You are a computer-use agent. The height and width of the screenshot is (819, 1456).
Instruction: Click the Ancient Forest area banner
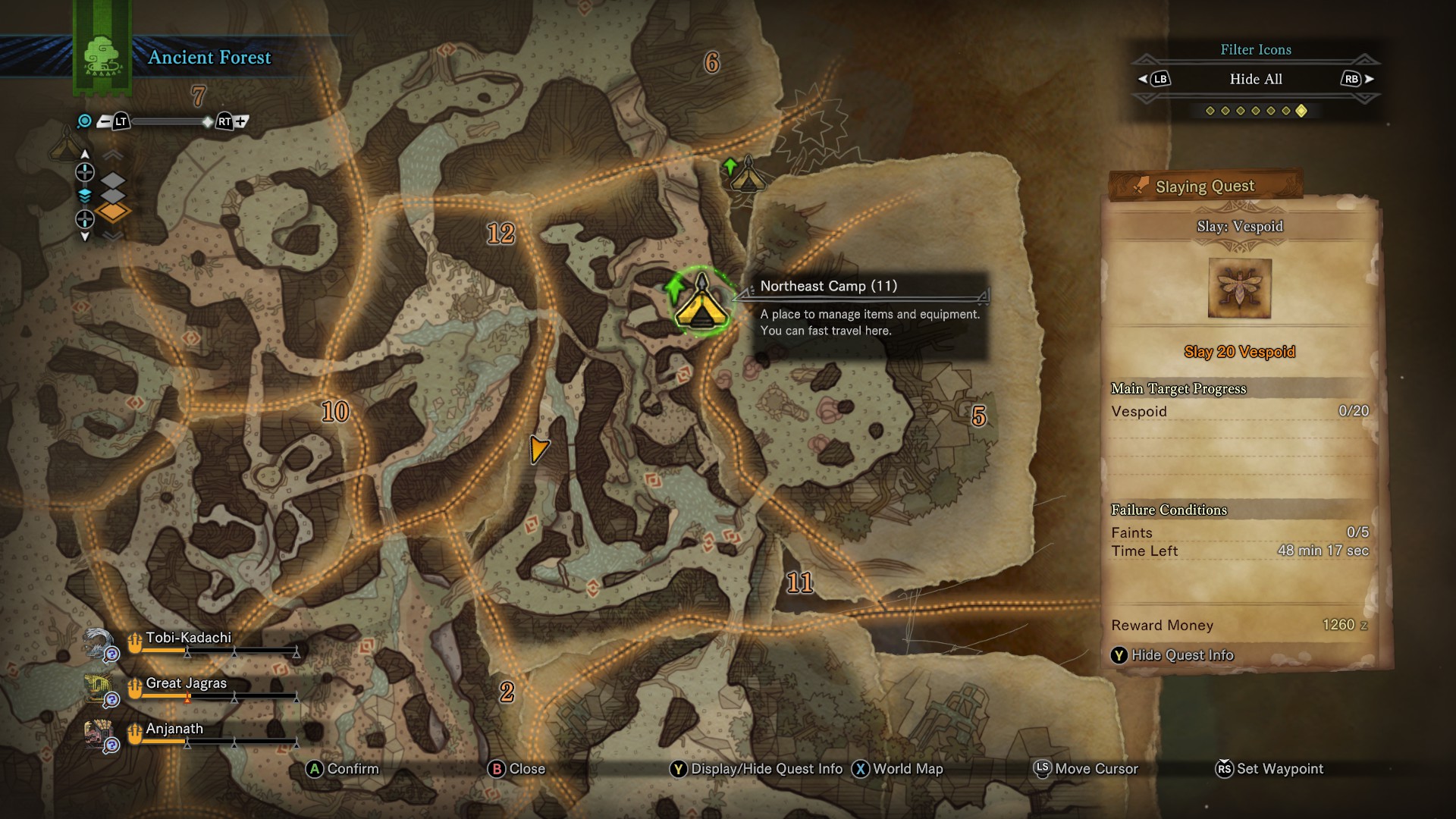tap(209, 58)
